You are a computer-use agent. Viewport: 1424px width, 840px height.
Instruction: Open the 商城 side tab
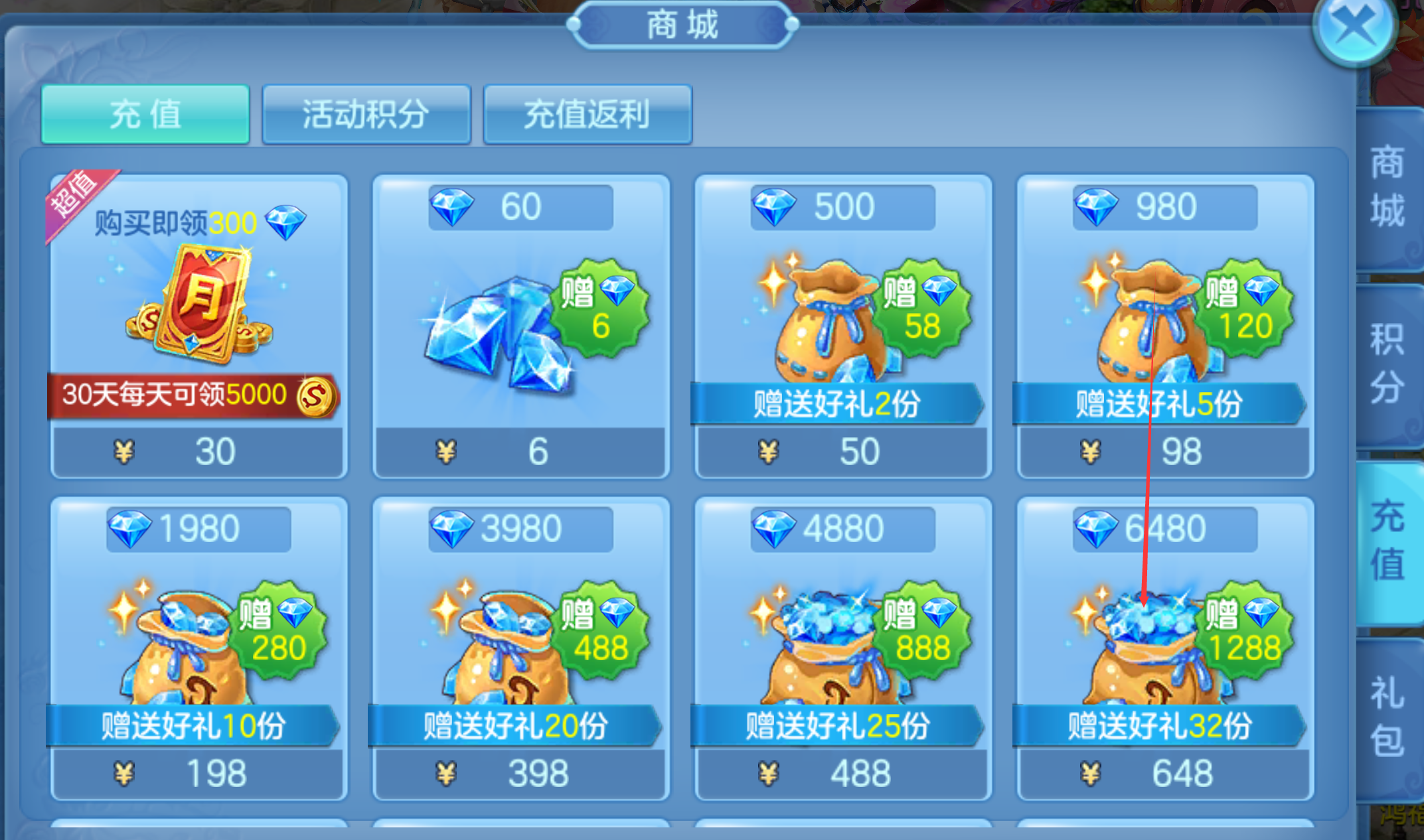click(1388, 187)
